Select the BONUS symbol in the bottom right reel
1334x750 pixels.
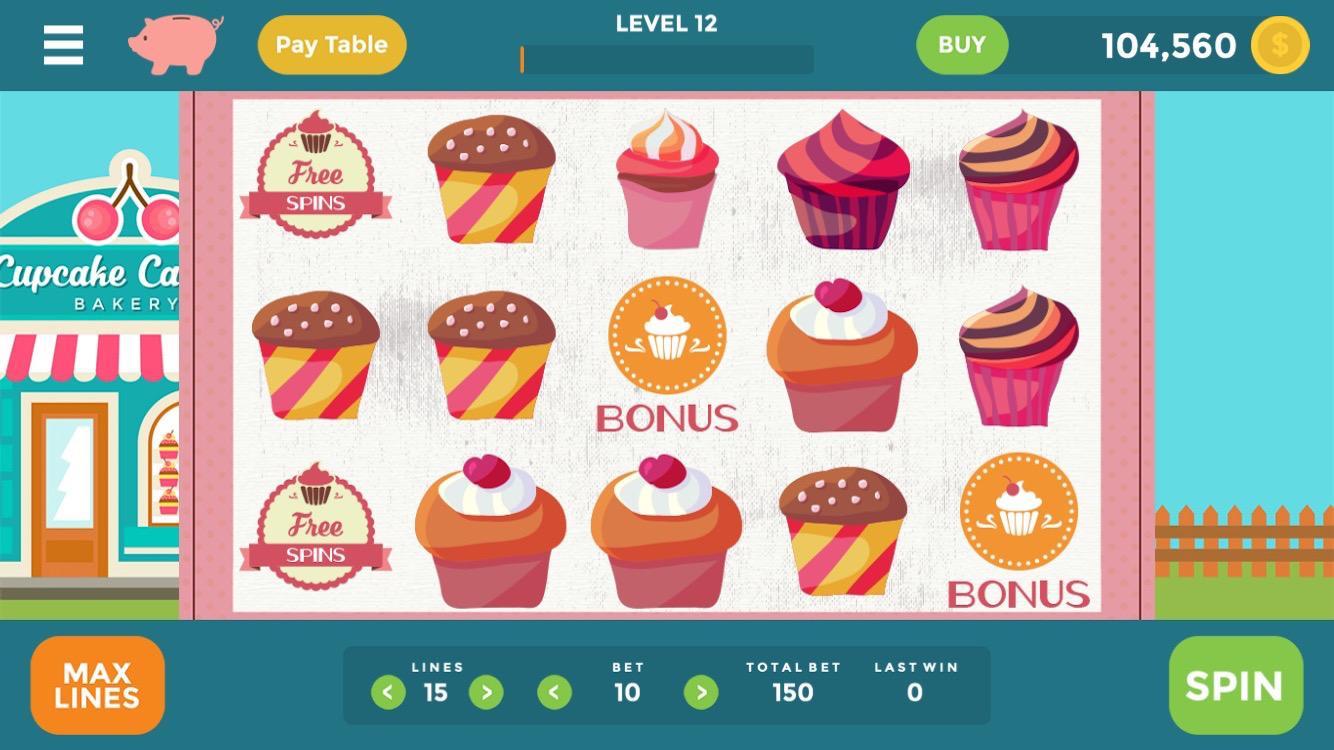pyautogui.click(x=1022, y=512)
